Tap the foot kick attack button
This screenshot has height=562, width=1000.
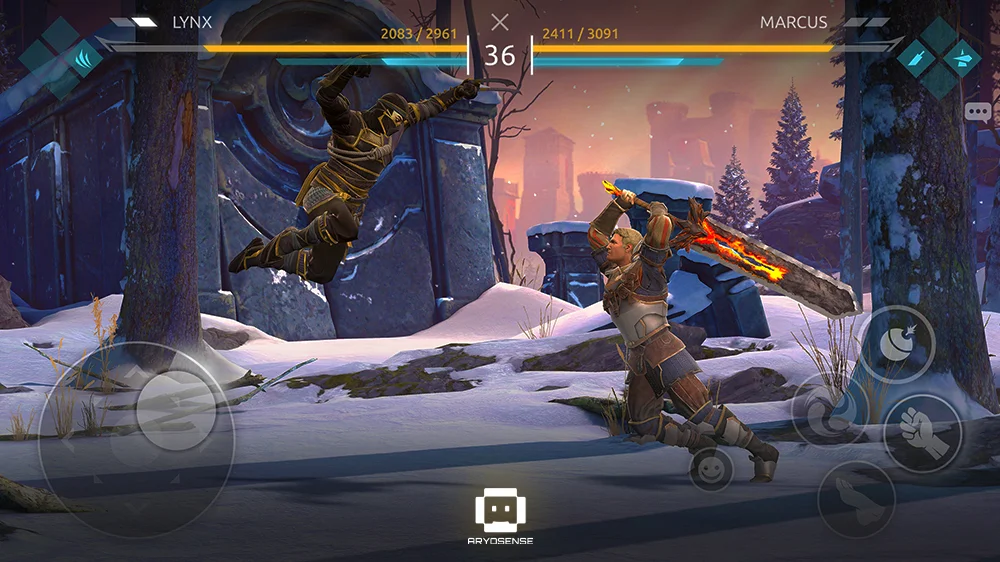click(x=856, y=499)
